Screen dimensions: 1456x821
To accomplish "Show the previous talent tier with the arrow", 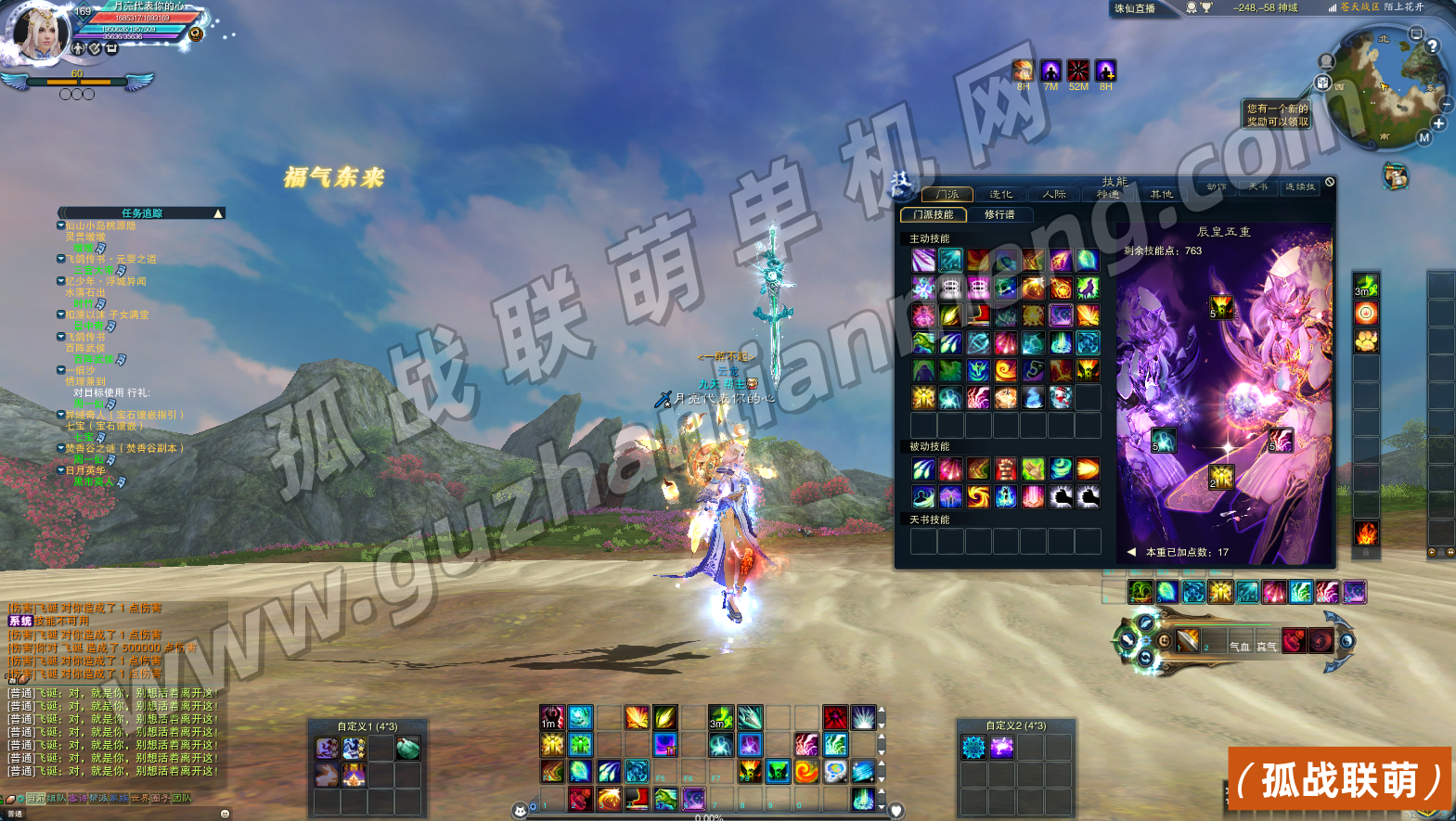I will (x=1131, y=552).
